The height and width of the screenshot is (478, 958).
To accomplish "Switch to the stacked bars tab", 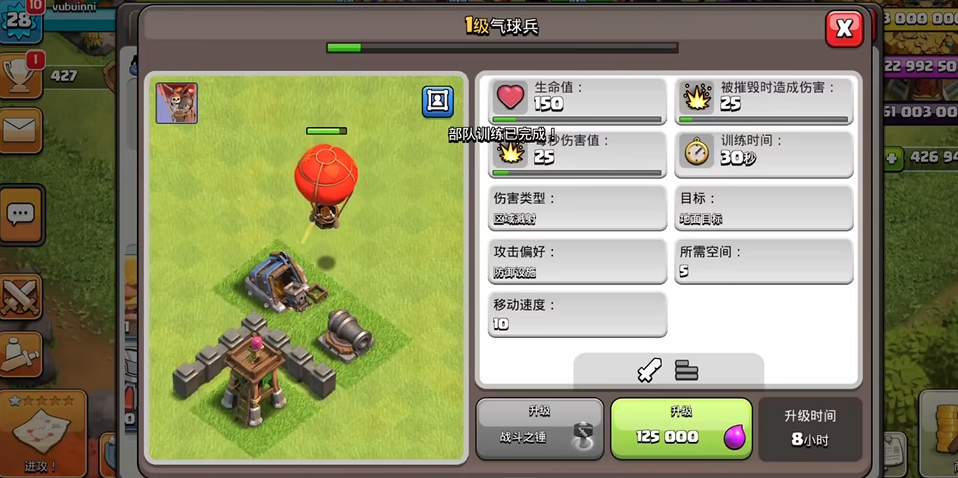I will click(x=686, y=371).
